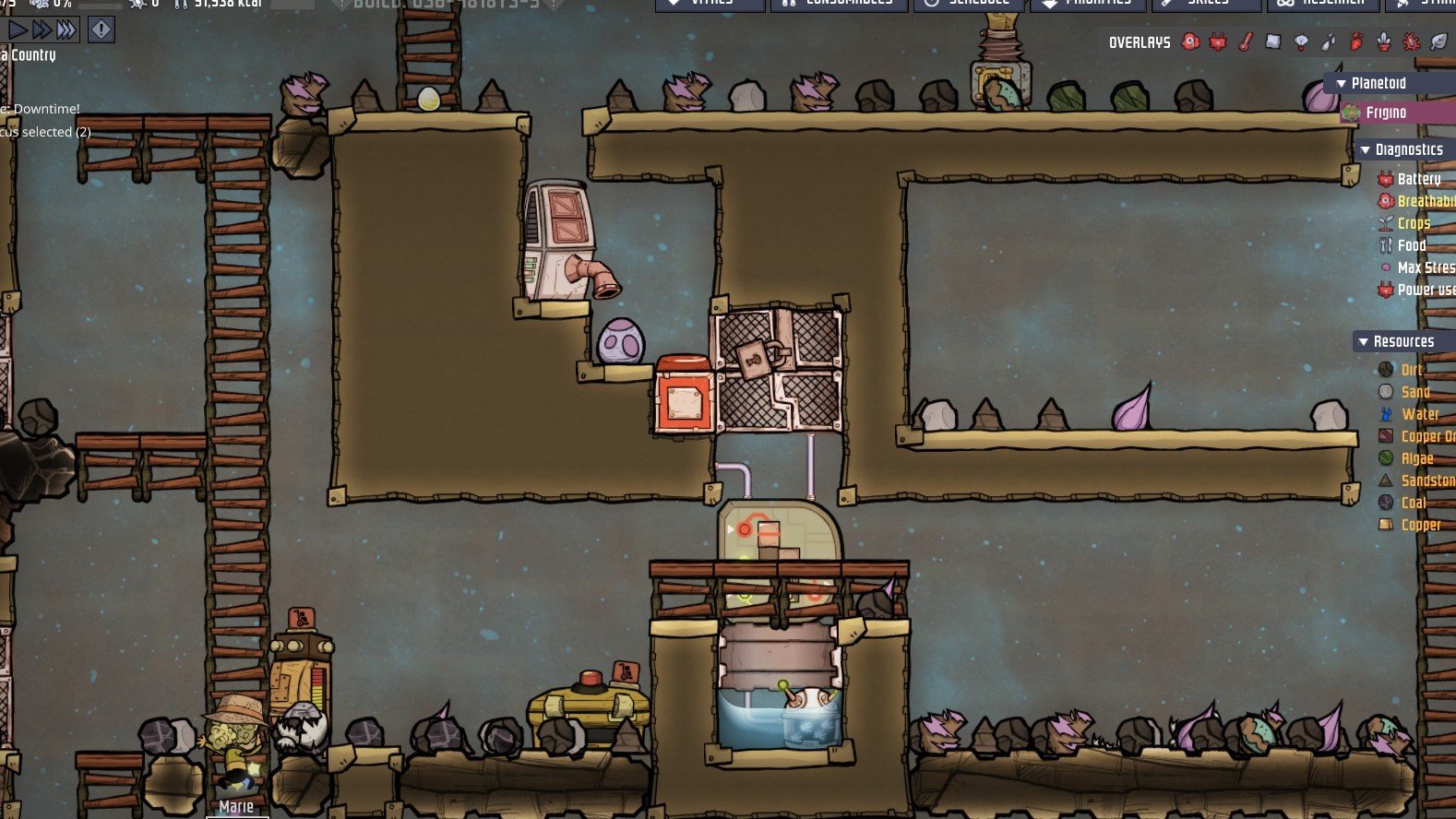The height and width of the screenshot is (819, 1456).
Task: Open the Battery diagnostic
Action: click(1418, 179)
